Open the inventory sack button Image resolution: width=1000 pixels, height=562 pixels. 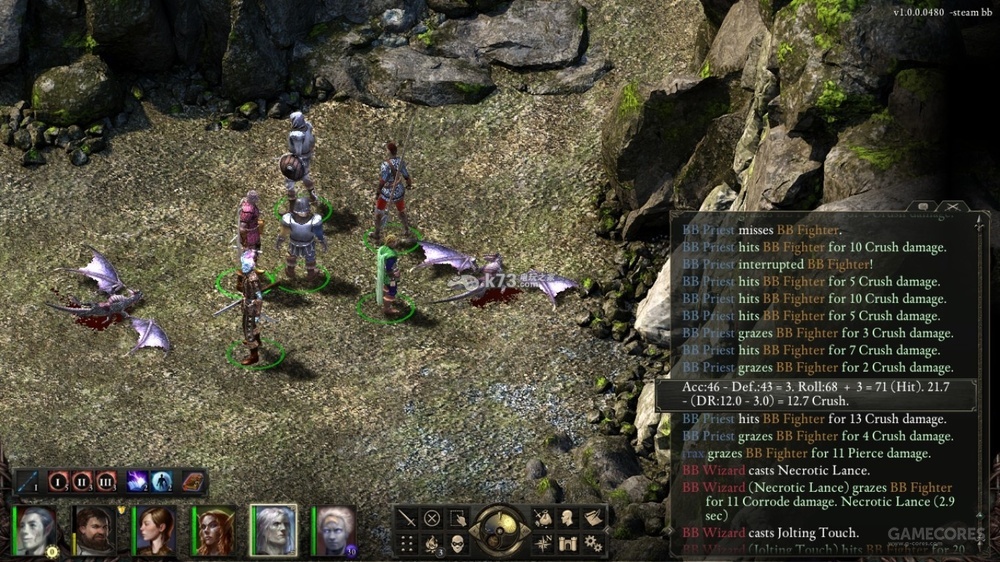pos(543,518)
